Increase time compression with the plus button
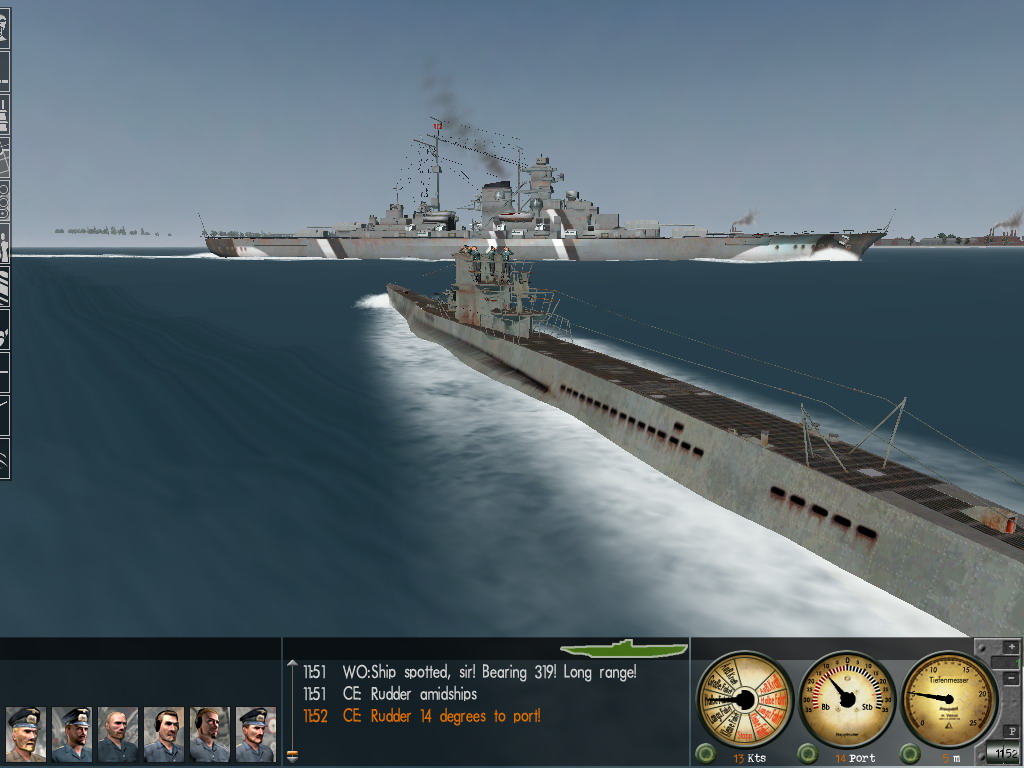This screenshot has height=768, width=1024. pos(1011,649)
